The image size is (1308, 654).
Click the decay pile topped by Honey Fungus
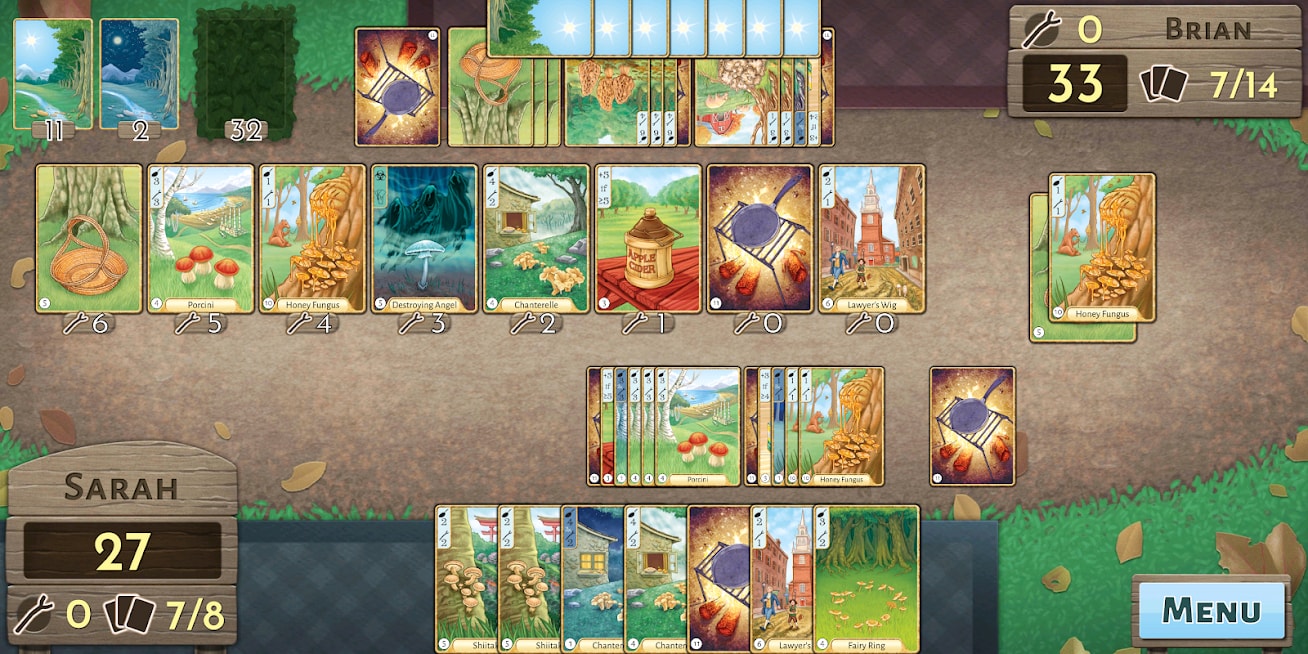(1102, 247)
